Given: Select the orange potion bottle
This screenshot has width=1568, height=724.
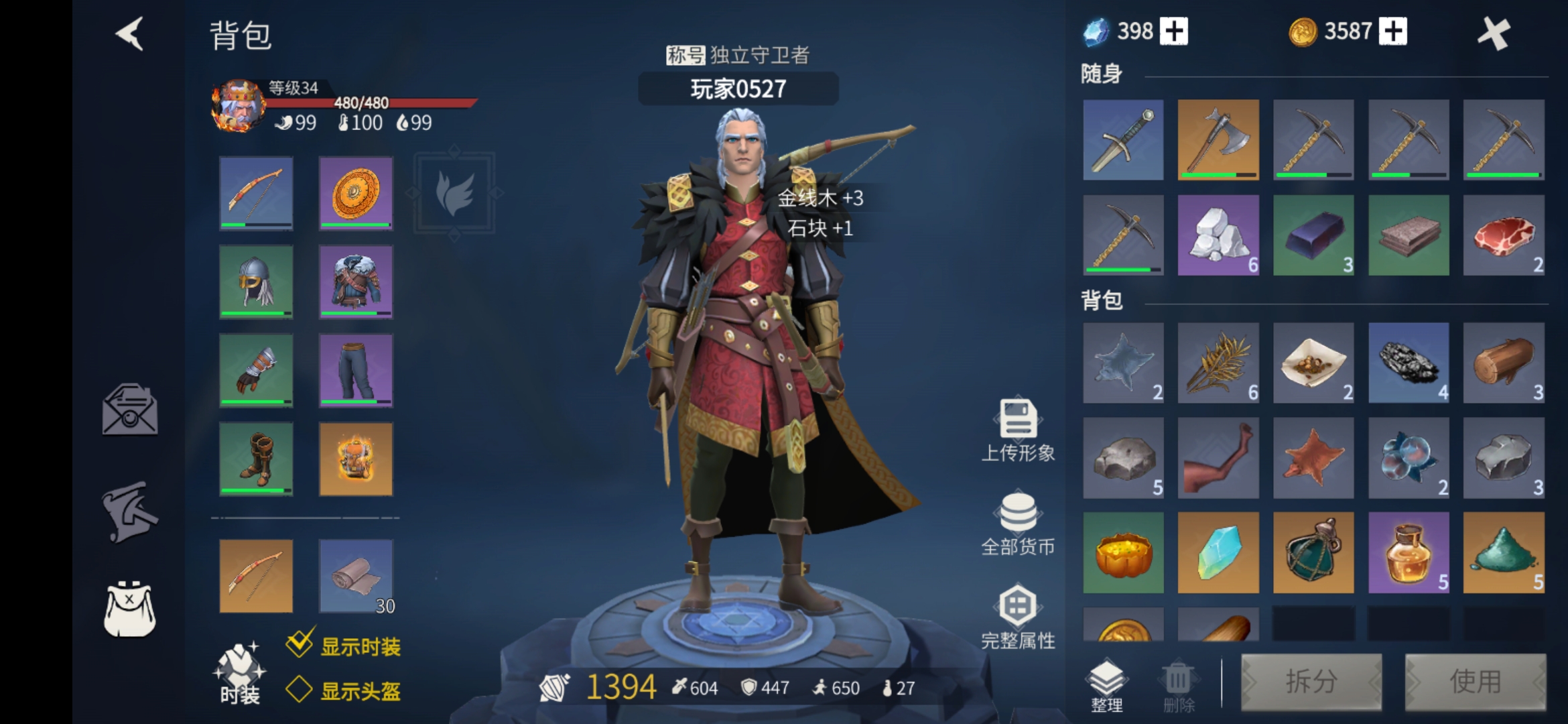Looking at the screenshot, I should (1409, 553).
